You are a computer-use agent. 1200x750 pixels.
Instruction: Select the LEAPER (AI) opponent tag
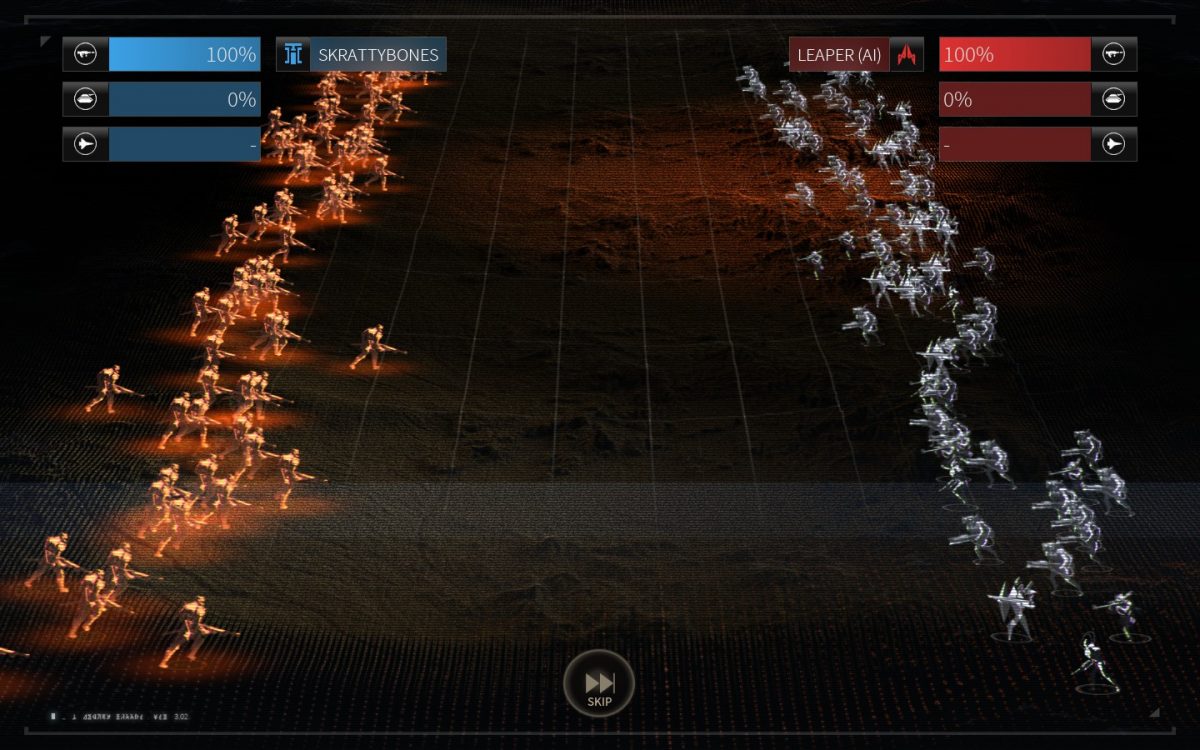point(855,55)
